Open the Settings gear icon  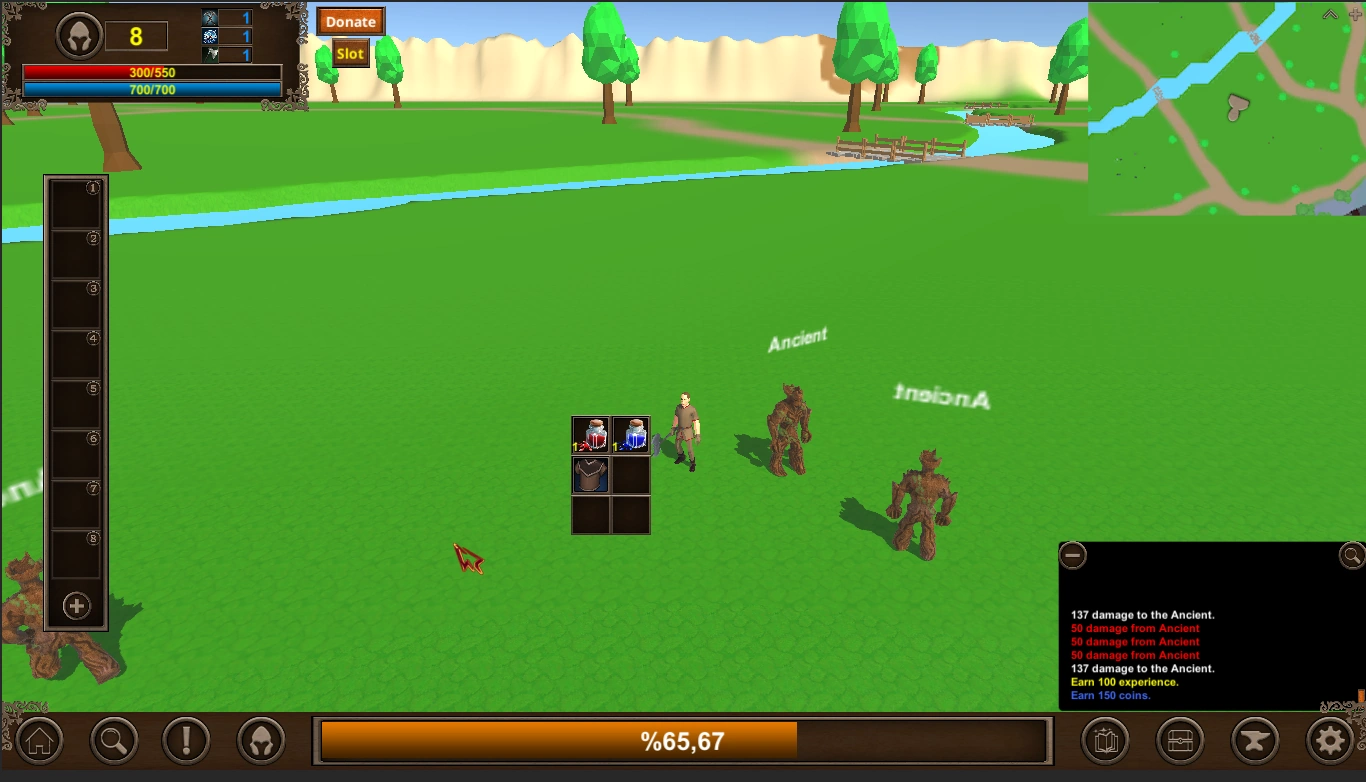coord(1328,740)
